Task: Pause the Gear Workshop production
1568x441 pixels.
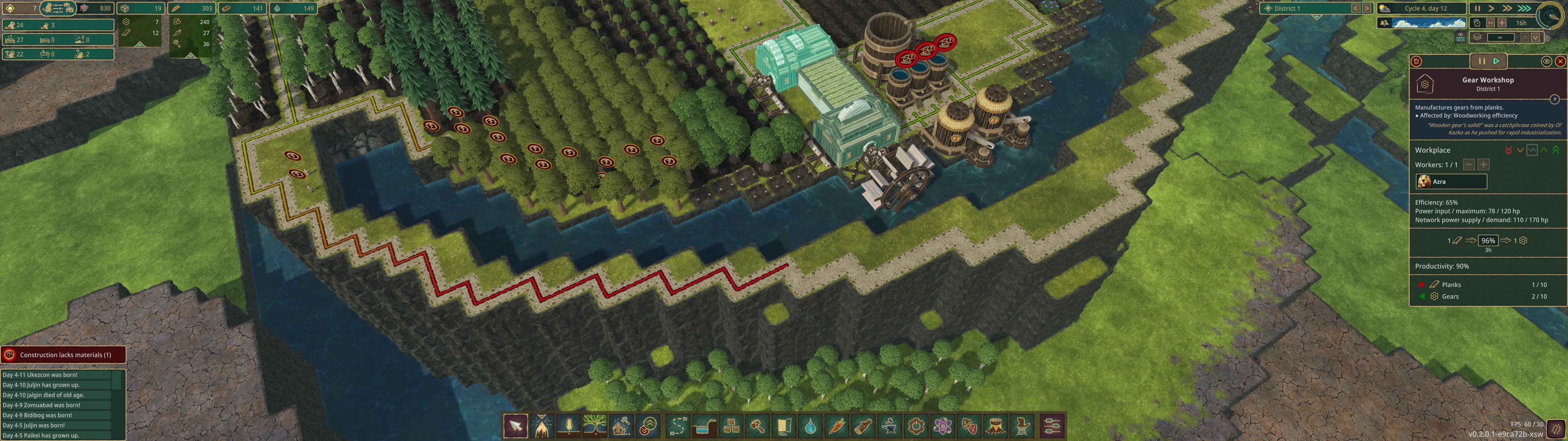Action: pyautogui.click(x=1482, y=62)
